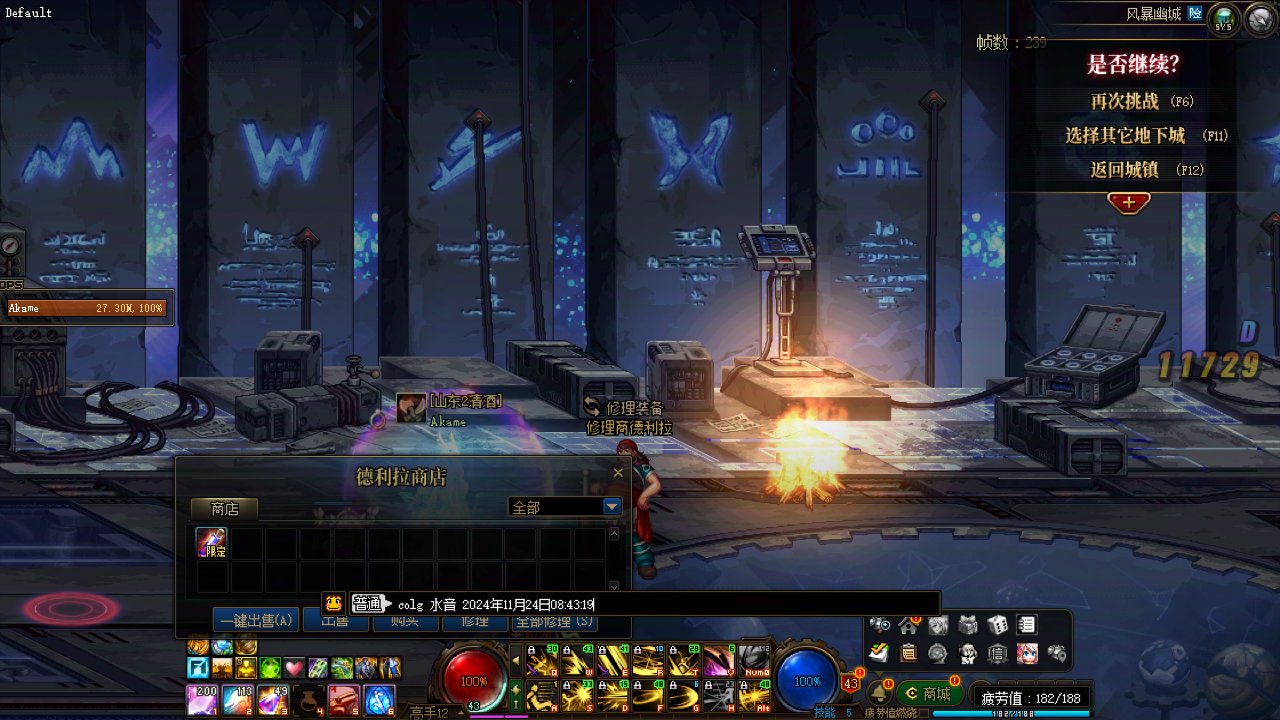Use the quick slot item with count 200

click(x=202, y=700)
